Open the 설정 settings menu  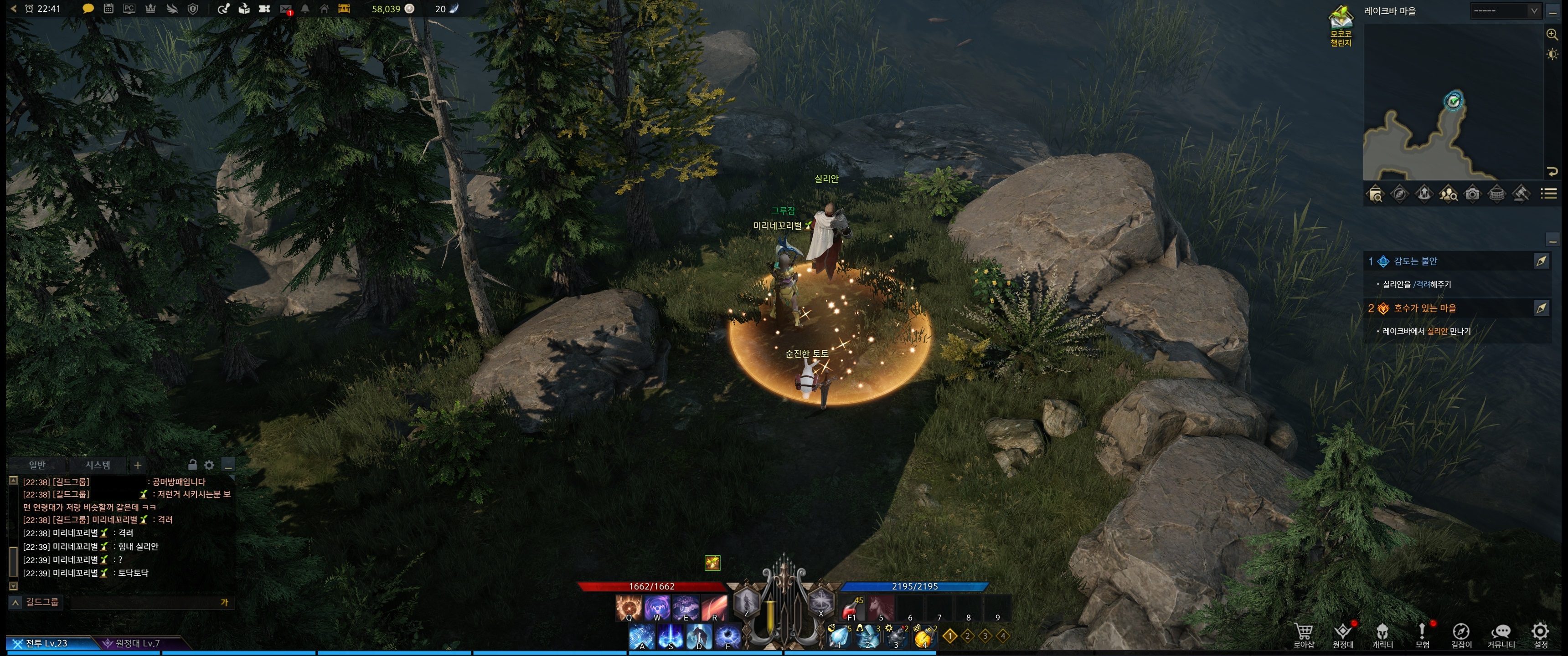click(x=1540, y=635)
